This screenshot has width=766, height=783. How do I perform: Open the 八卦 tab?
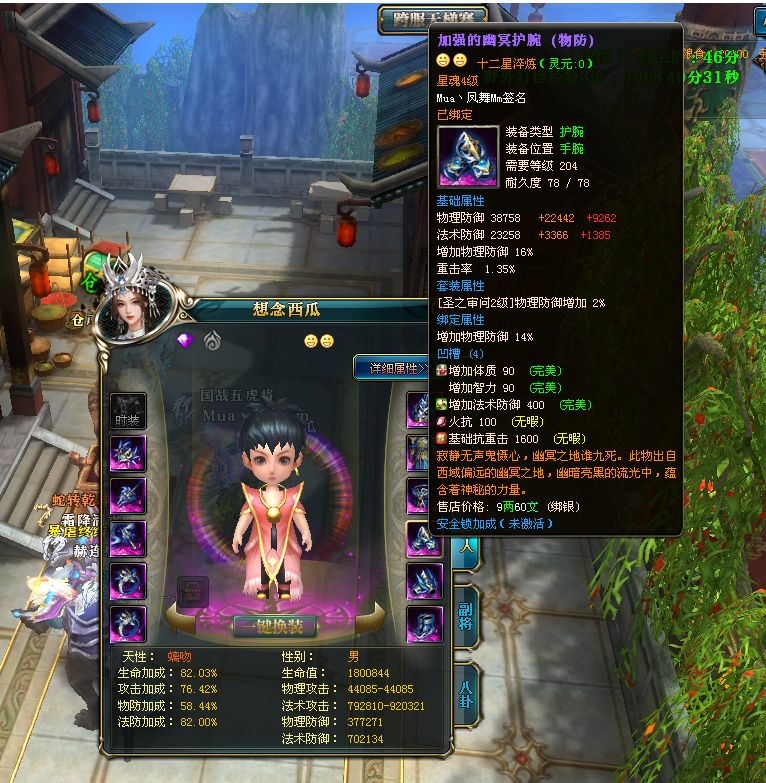tap(465, 689)
